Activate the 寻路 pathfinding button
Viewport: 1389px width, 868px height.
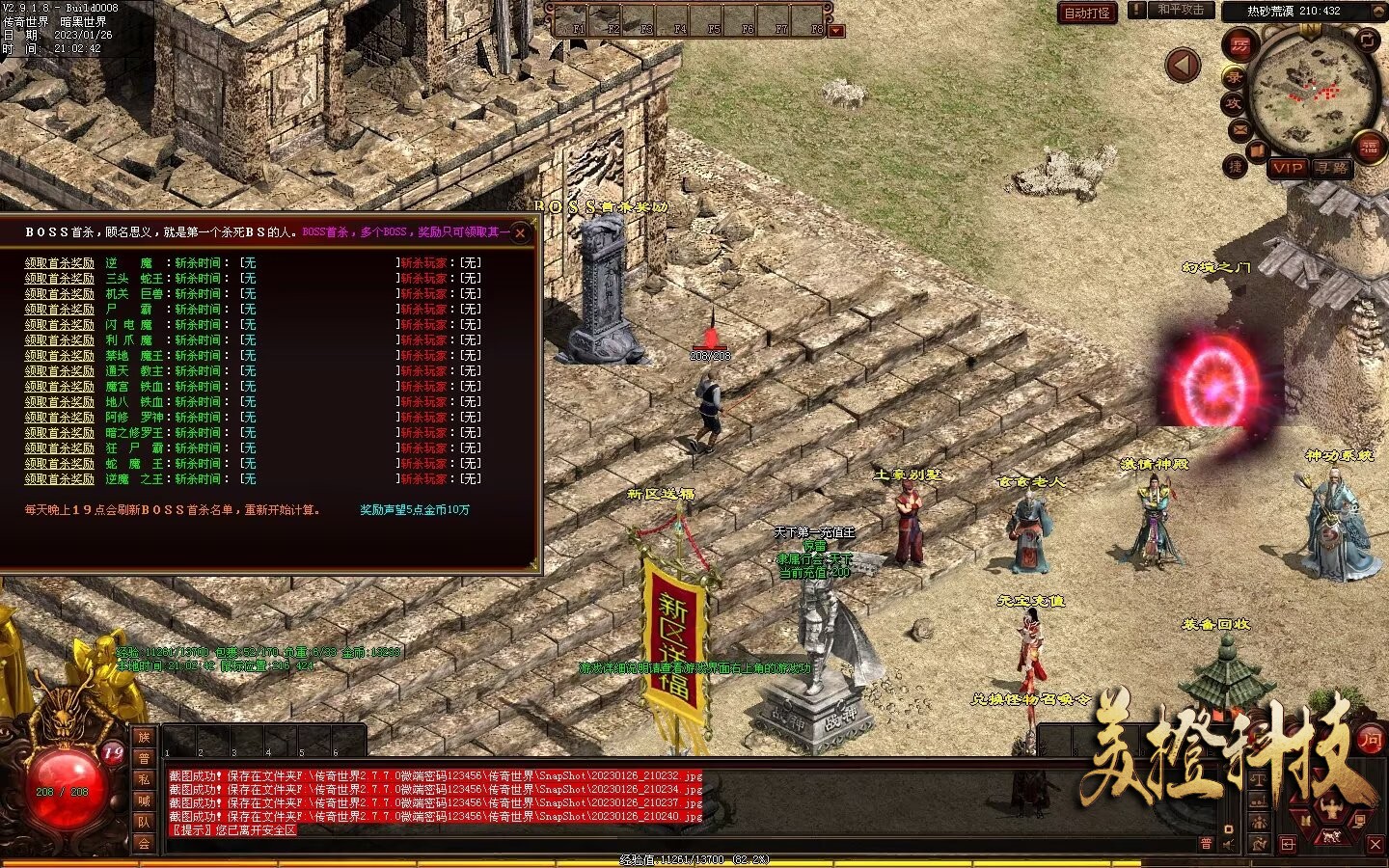[x=1332, y=168]
